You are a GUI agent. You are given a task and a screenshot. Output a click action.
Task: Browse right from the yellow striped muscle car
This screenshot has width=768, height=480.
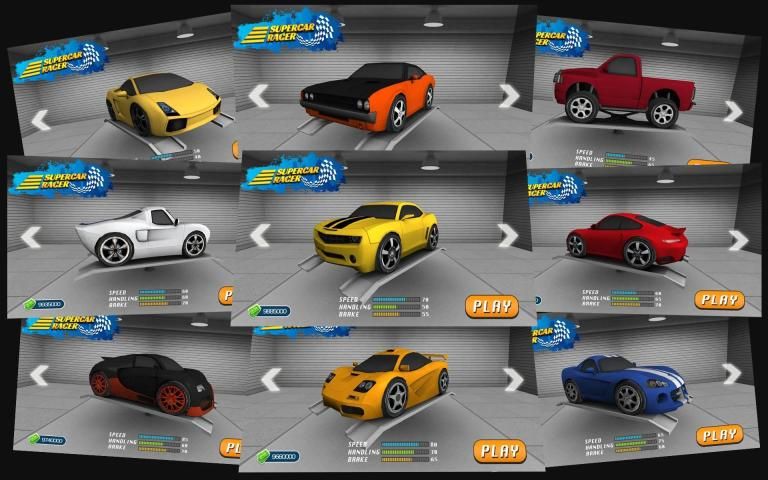[x=509, y=235]
